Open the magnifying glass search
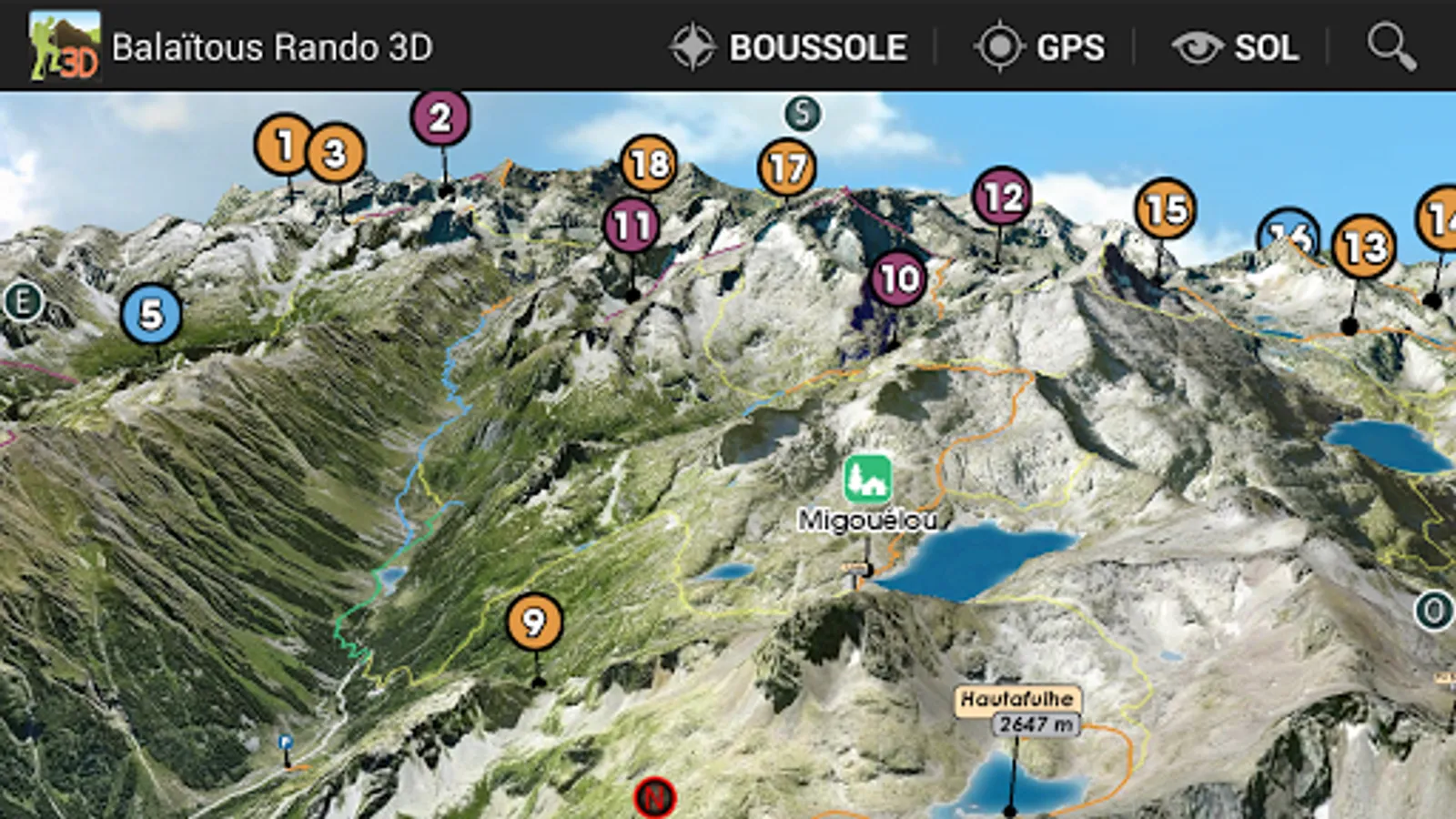 (x=1391, y=47)
